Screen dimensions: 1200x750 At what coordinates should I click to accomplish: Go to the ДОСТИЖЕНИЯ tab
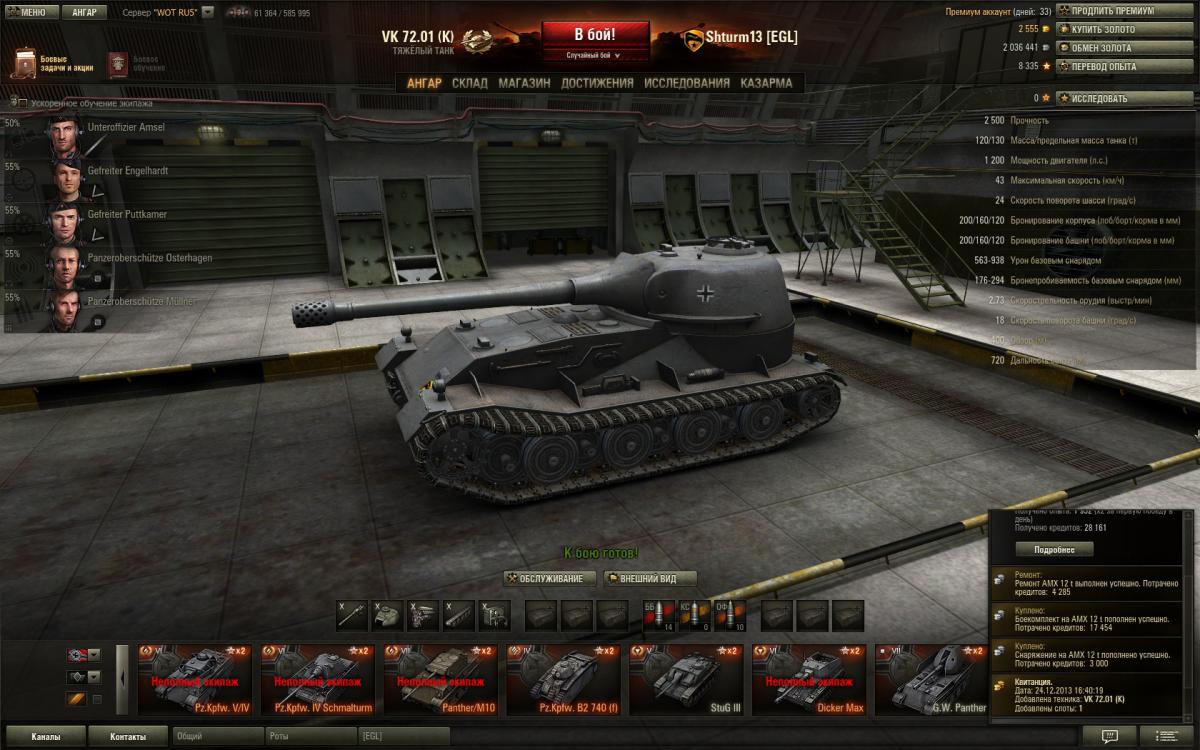click(597, 83)
